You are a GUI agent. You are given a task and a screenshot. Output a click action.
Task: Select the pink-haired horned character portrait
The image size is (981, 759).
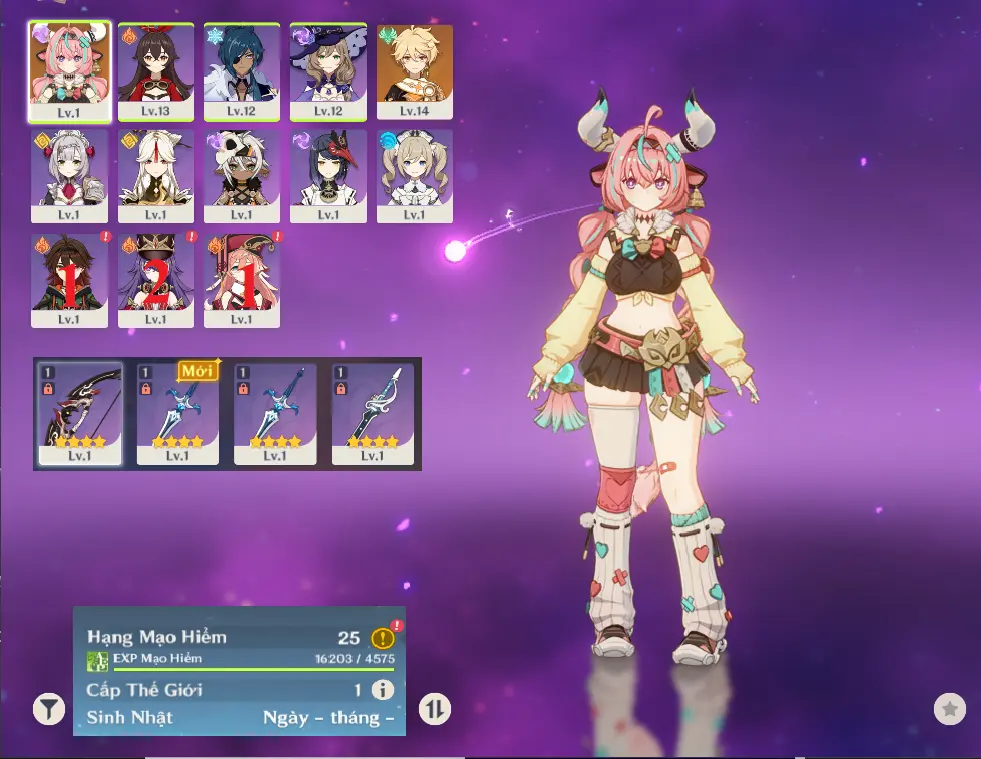point(69,72)
